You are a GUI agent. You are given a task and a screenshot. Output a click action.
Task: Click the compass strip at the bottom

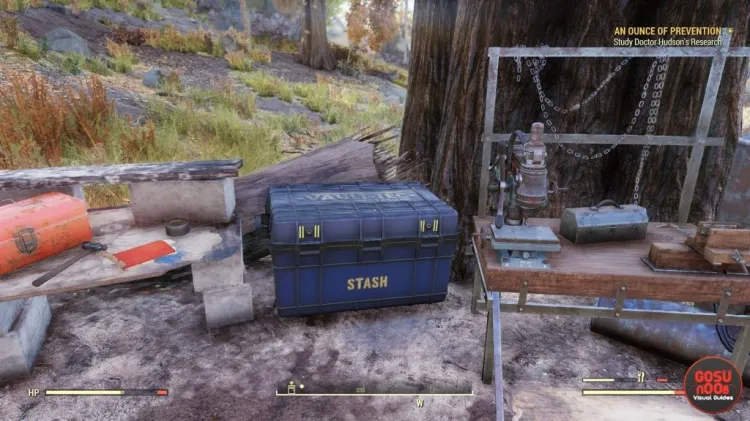pos(373,390)
